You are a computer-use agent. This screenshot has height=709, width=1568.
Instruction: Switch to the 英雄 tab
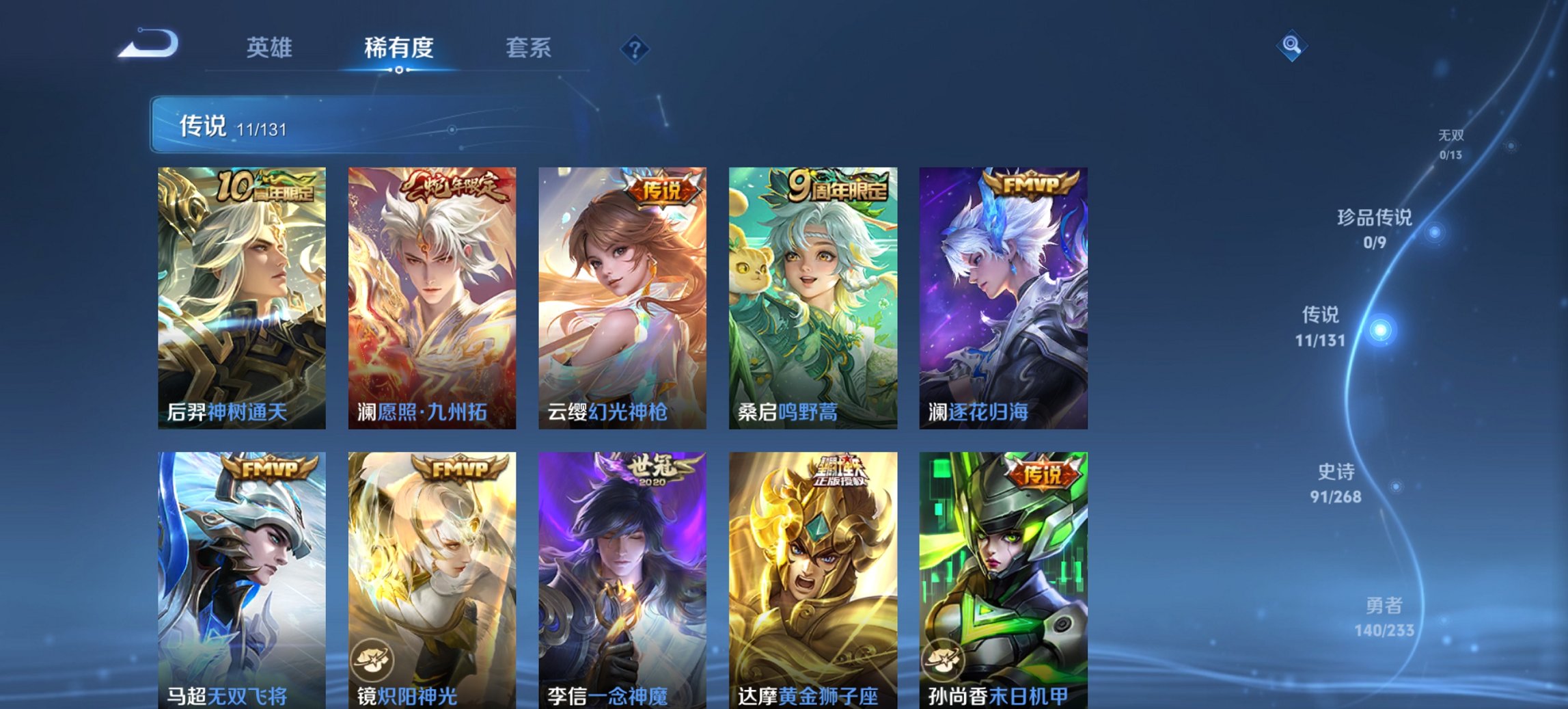(x=271, y=48)
